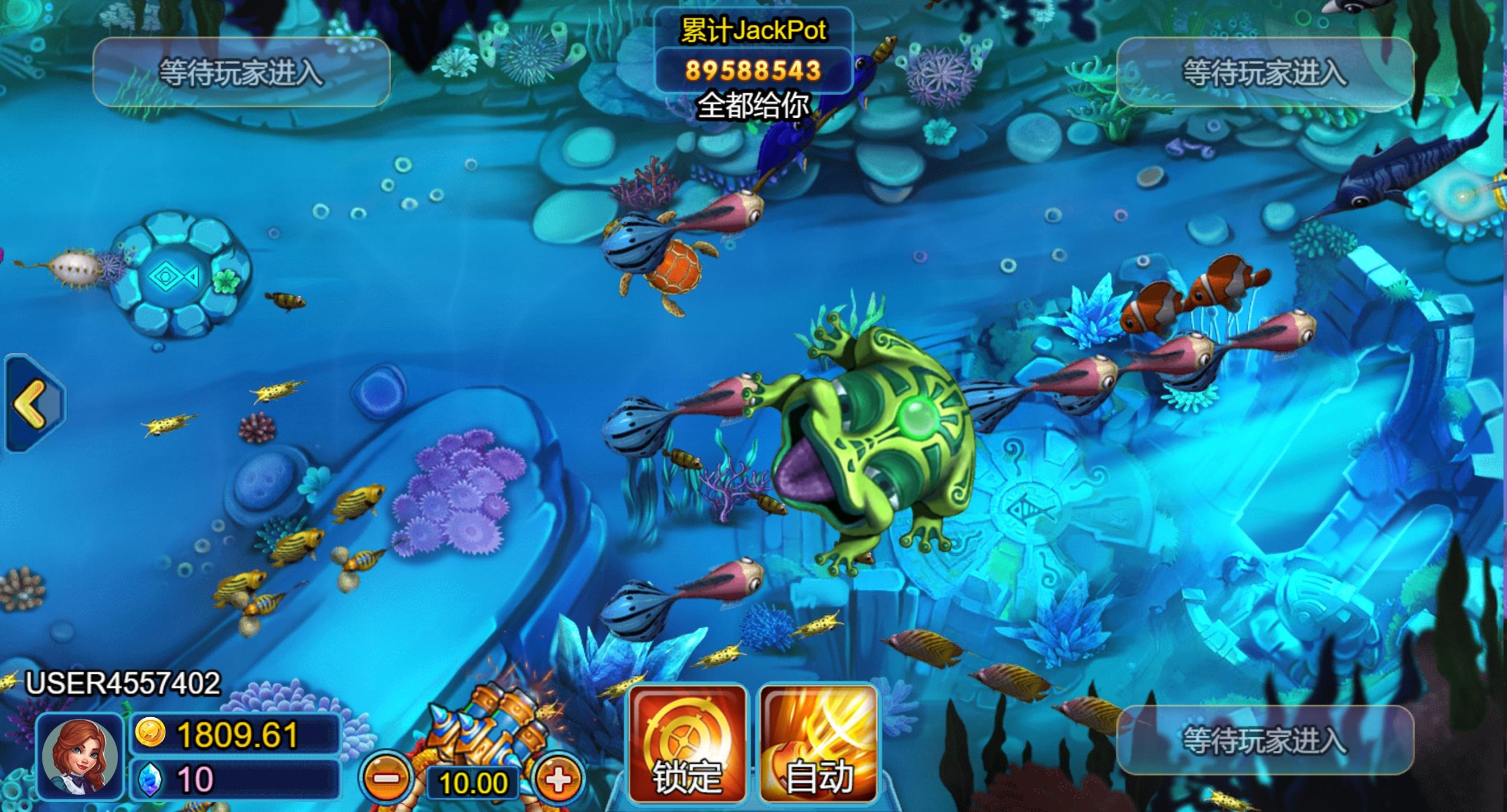Image resolution: width=1507 pixels, height=812 pixels.
Task: Open the player avatar profile
Action: click(79, 757)
